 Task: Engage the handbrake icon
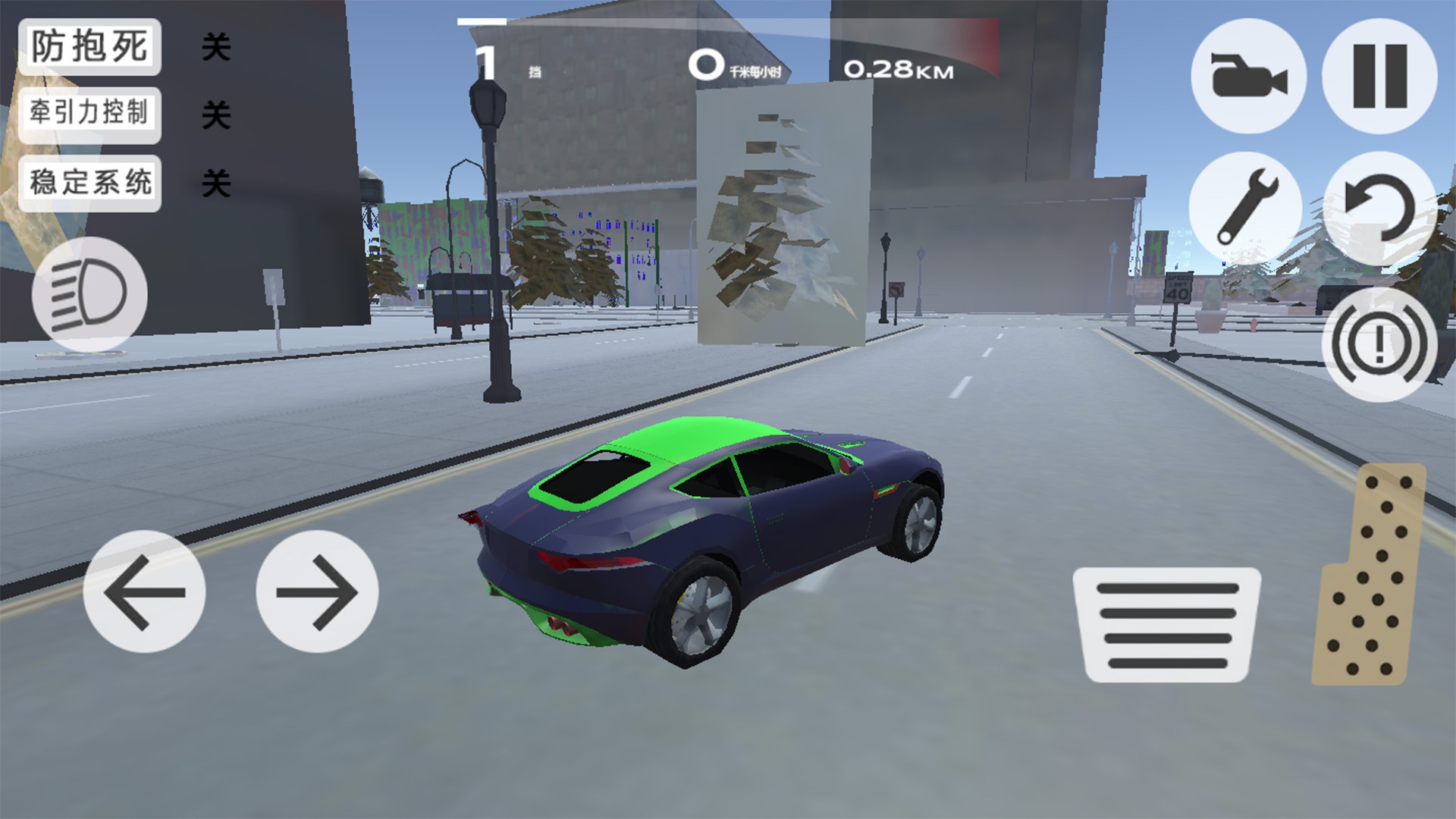(1379, 344)
